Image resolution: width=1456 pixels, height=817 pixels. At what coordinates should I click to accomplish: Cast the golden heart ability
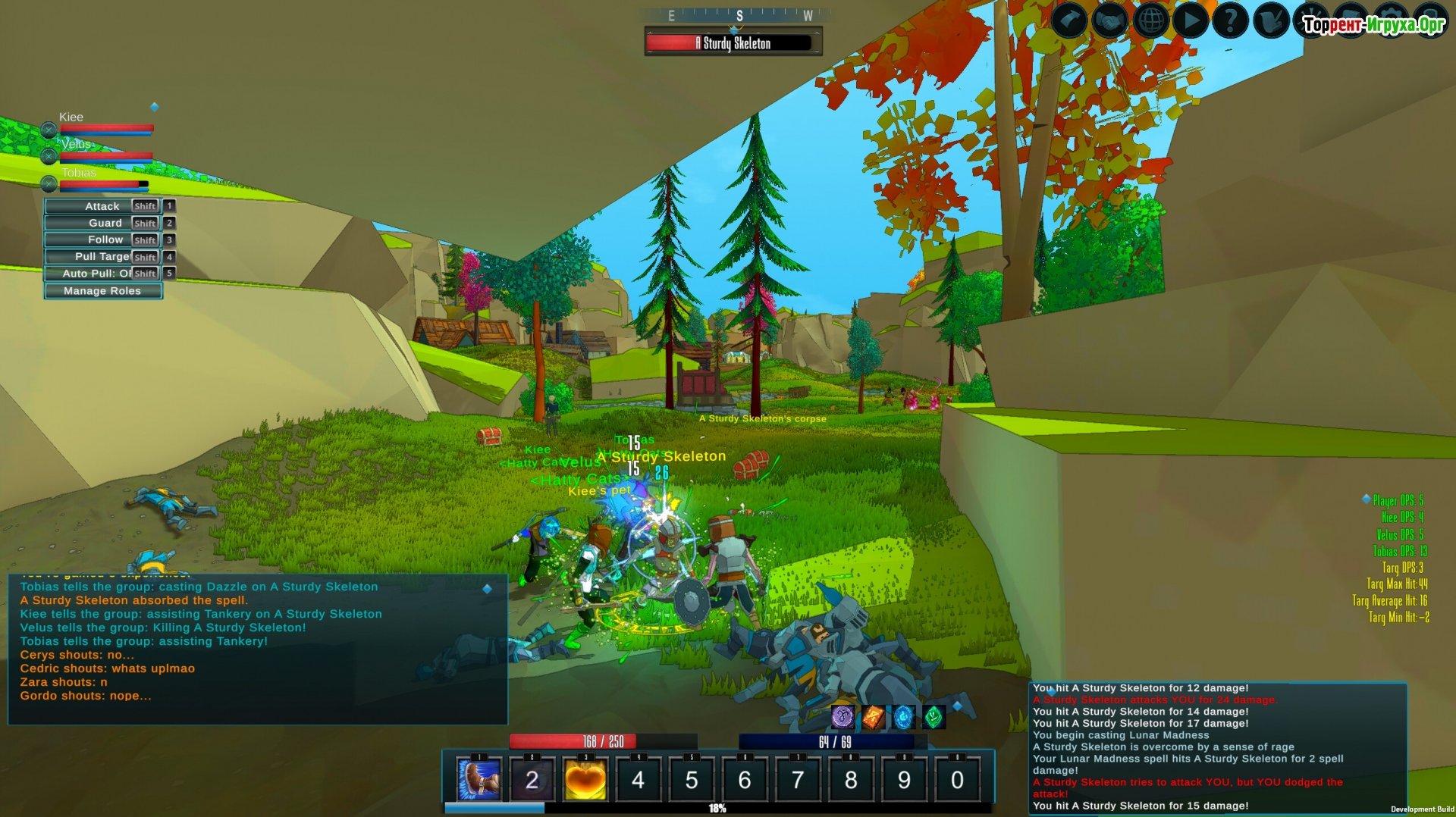585,779
